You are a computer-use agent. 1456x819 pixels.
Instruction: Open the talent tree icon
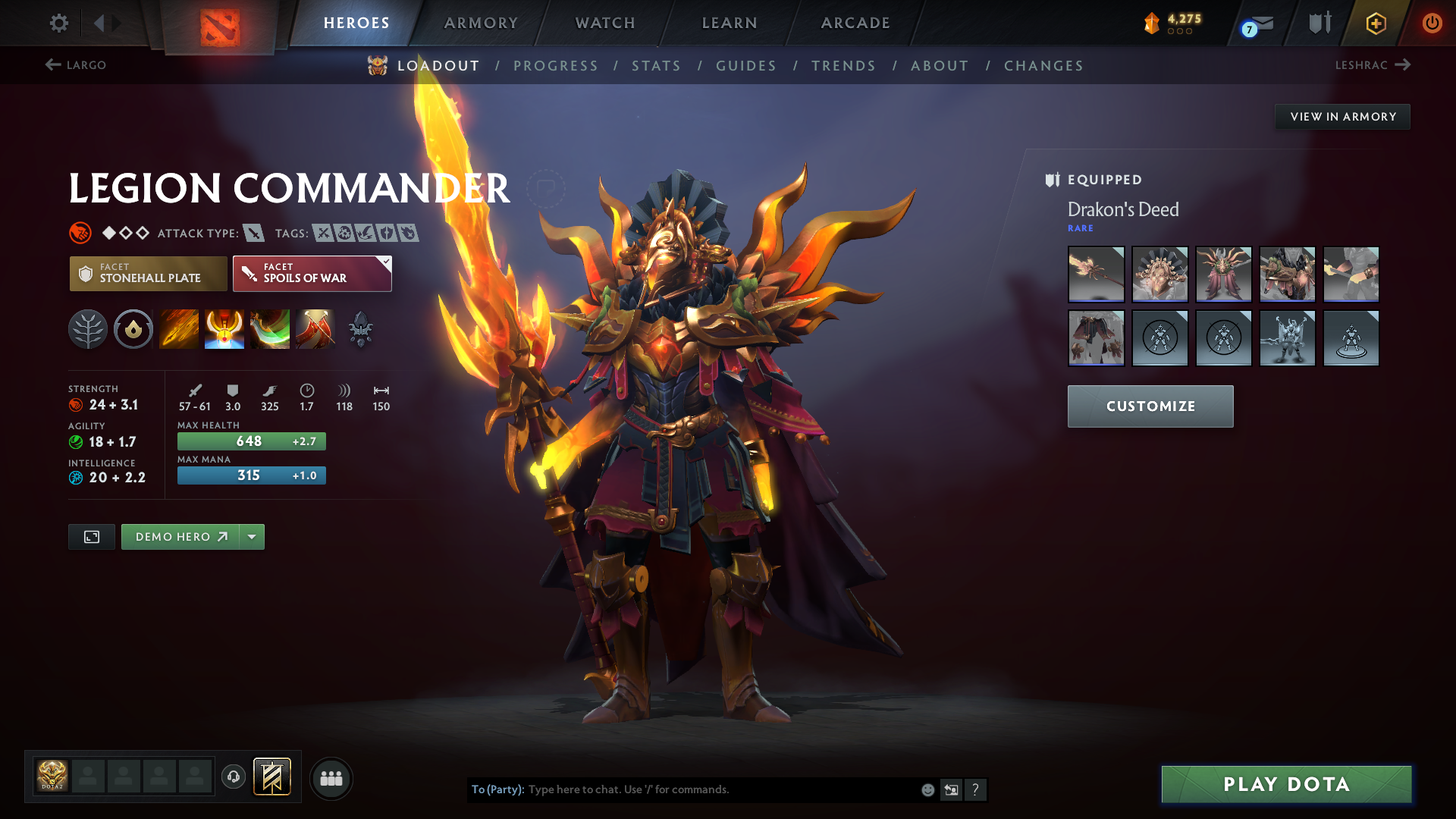pyautogui.click(x=87, y=329)
